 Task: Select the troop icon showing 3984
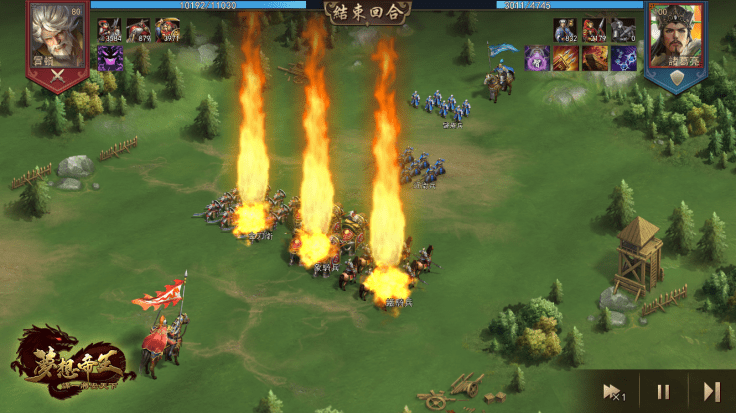[x=110, y=30]
